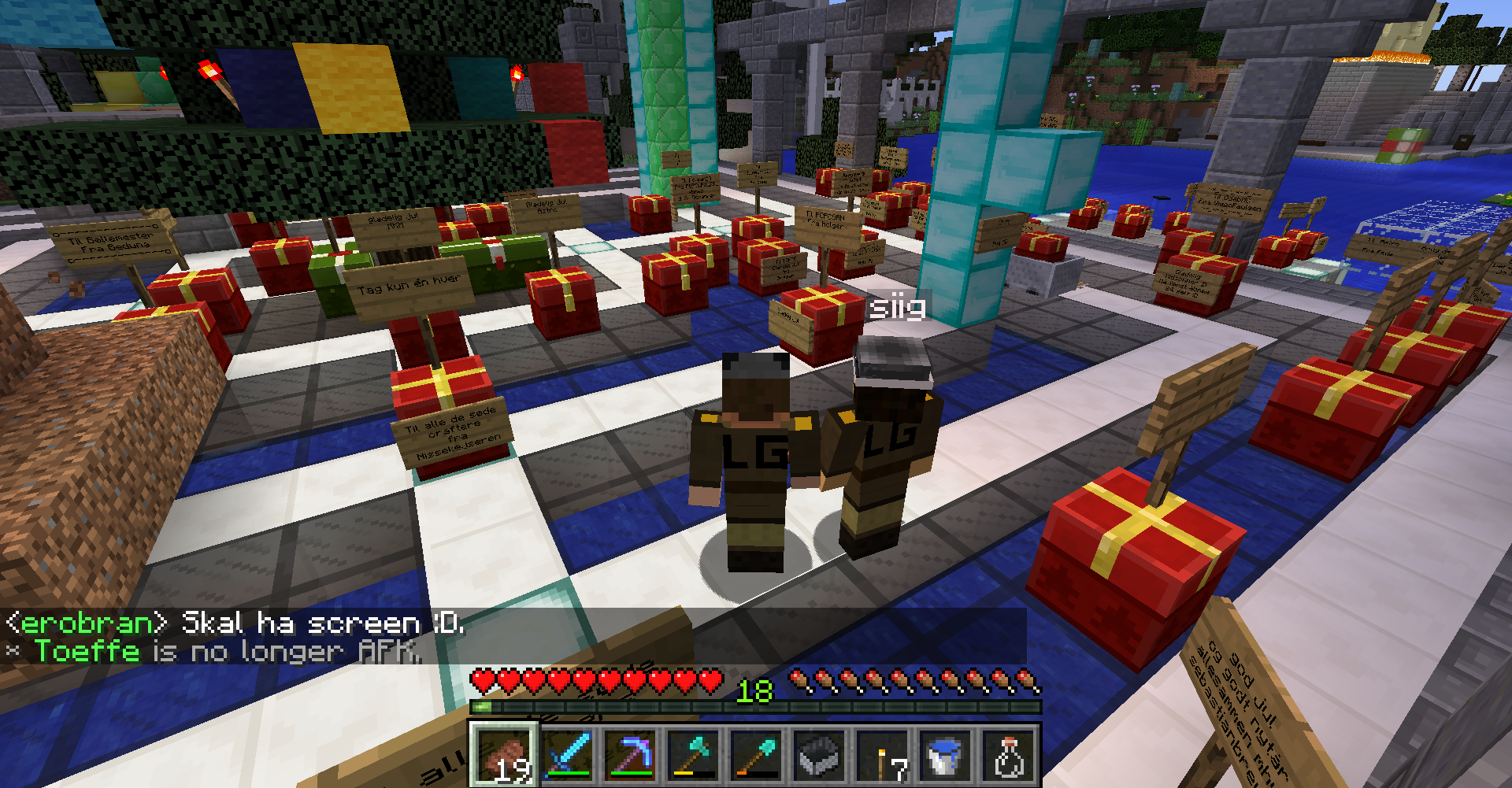Pick the torch stack slot
This screenshot has height=788, width=1512.
coord(883,756)
